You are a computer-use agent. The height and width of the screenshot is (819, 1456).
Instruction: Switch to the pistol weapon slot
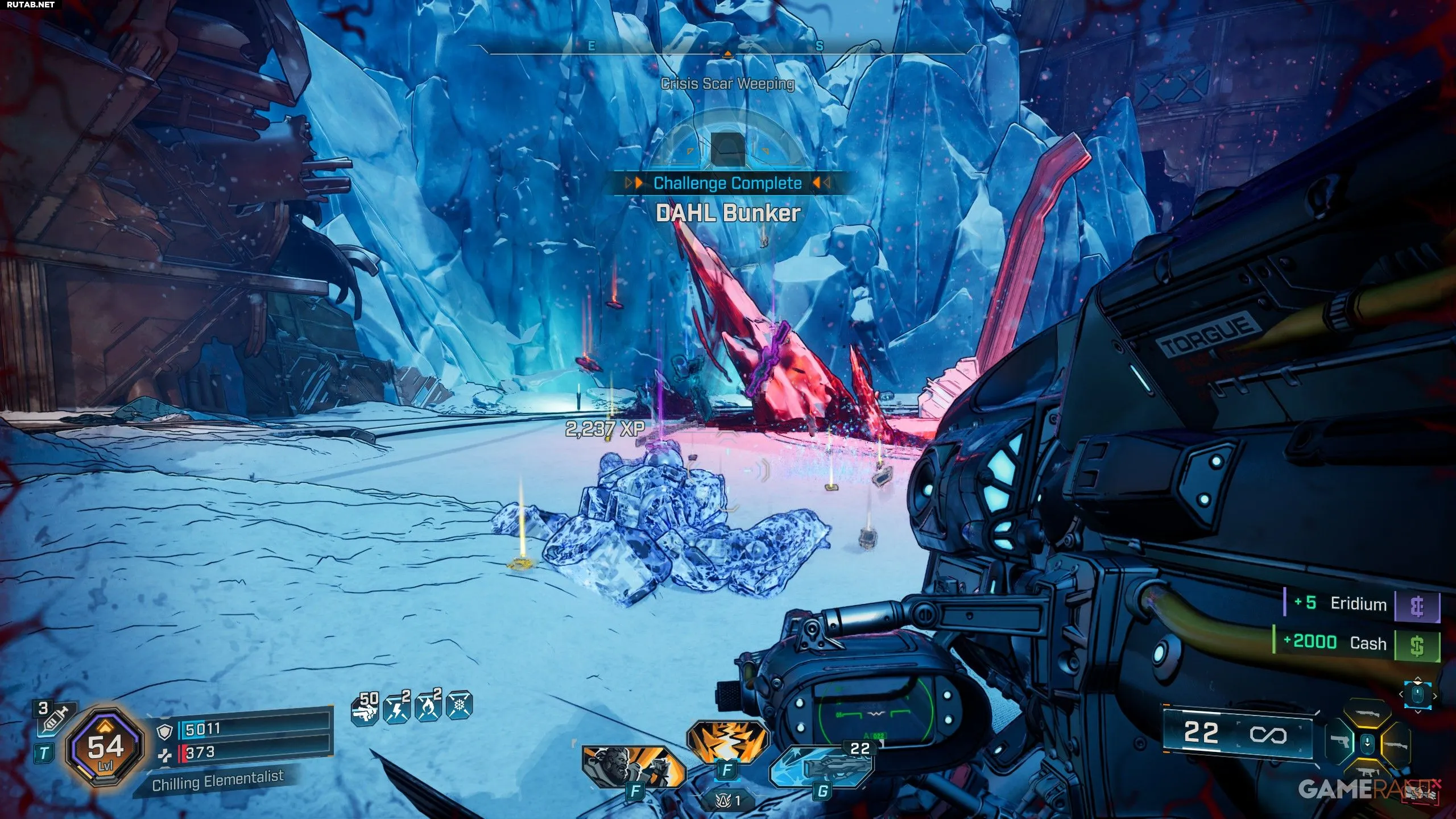point(1341,743)
